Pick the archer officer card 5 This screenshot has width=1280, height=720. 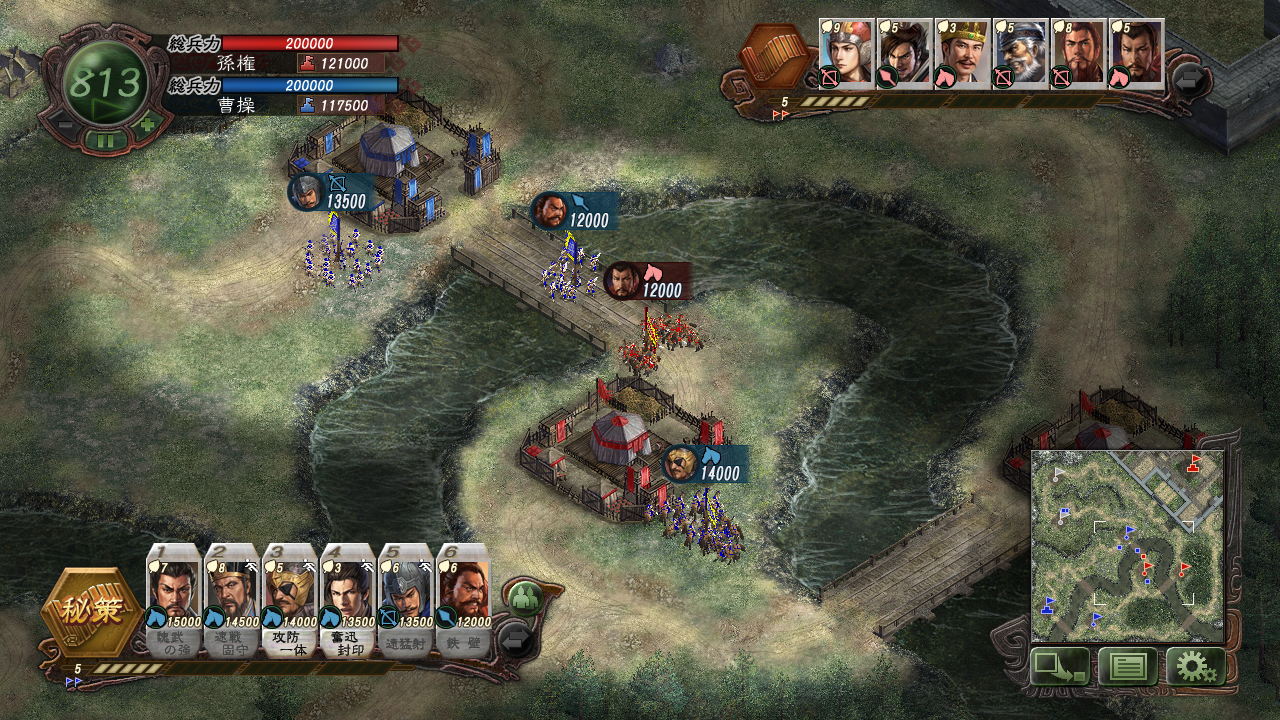(x=405, y=602)
